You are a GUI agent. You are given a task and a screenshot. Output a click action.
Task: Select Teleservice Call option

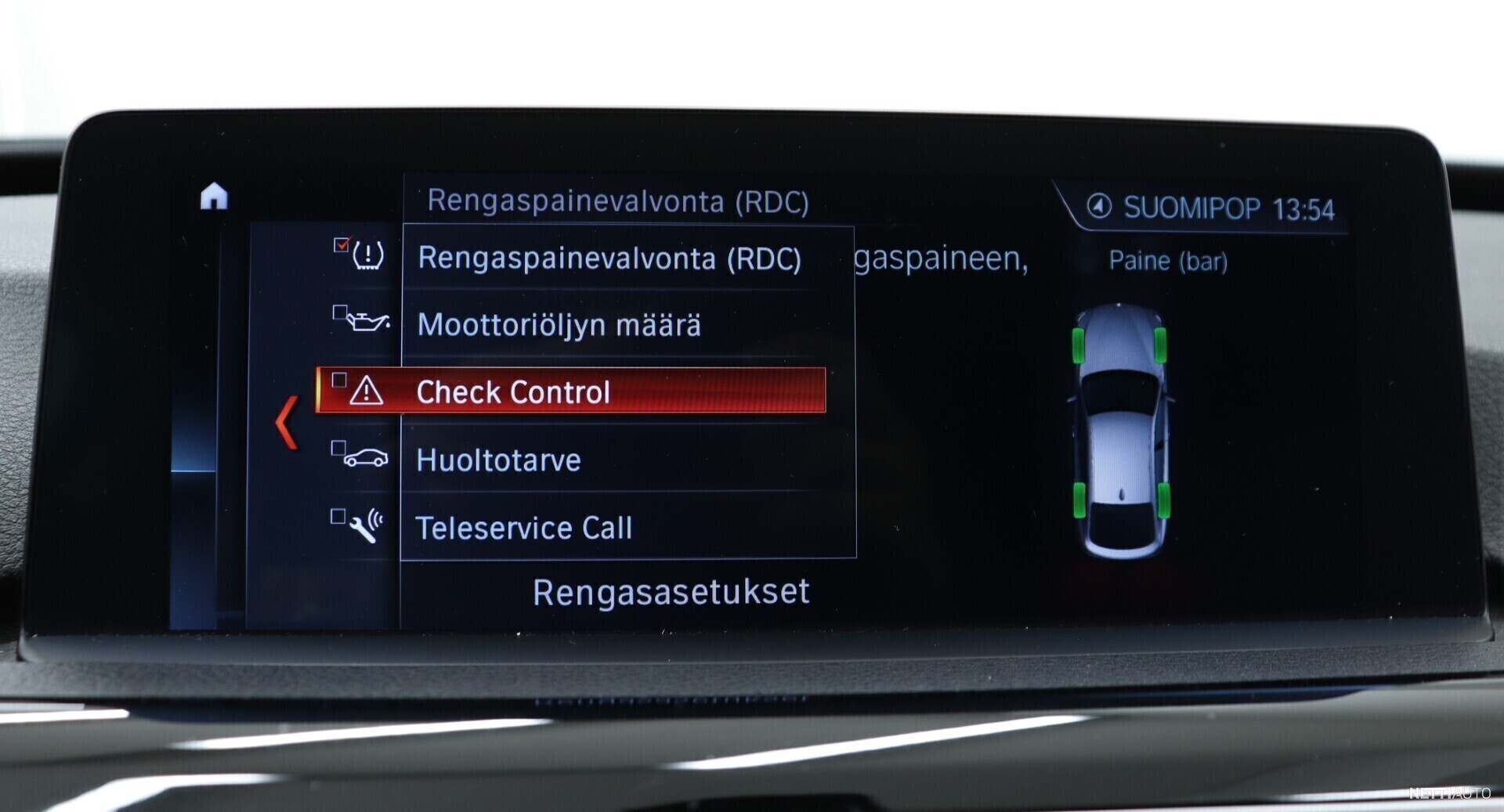click(523, 529)
